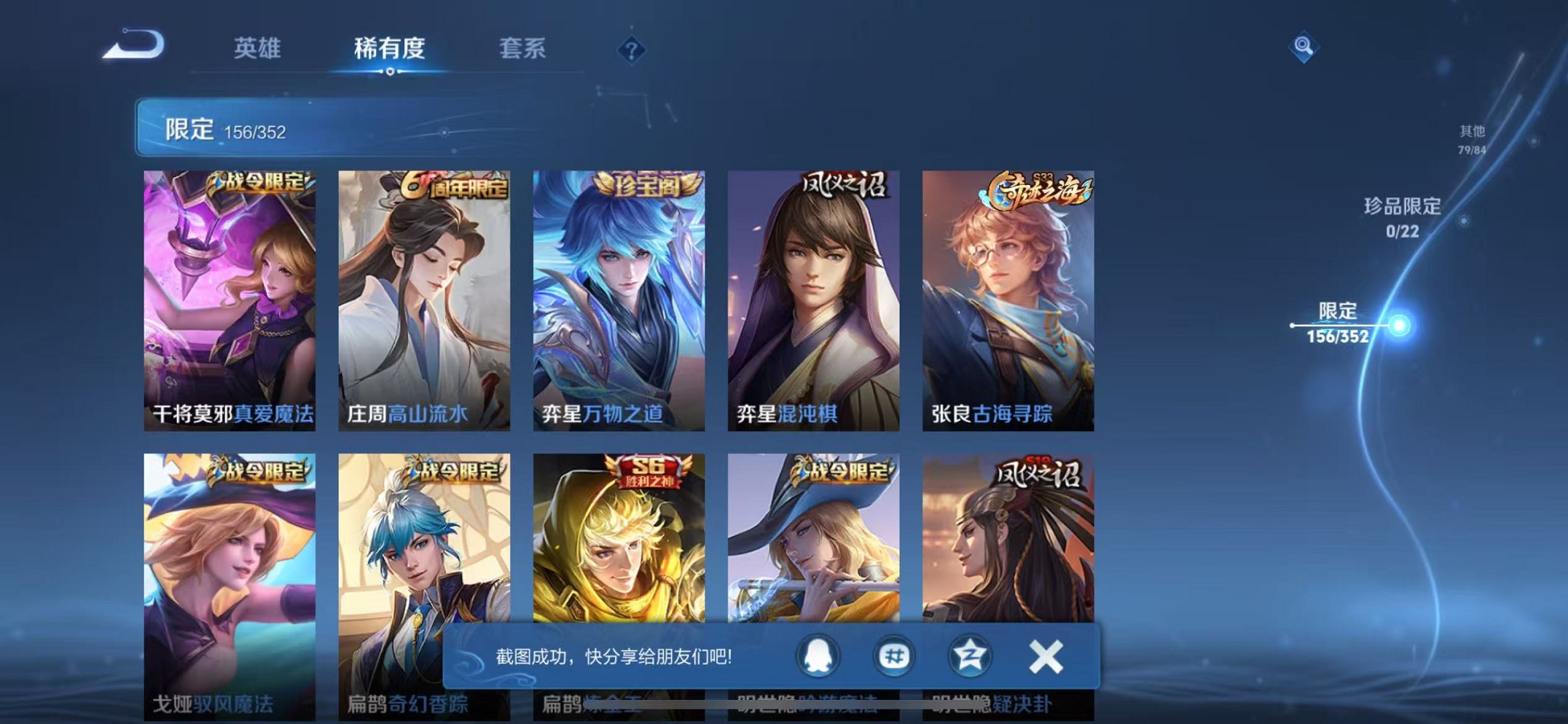Share screenshot via hashtag topic icon

tap(893, 656)
